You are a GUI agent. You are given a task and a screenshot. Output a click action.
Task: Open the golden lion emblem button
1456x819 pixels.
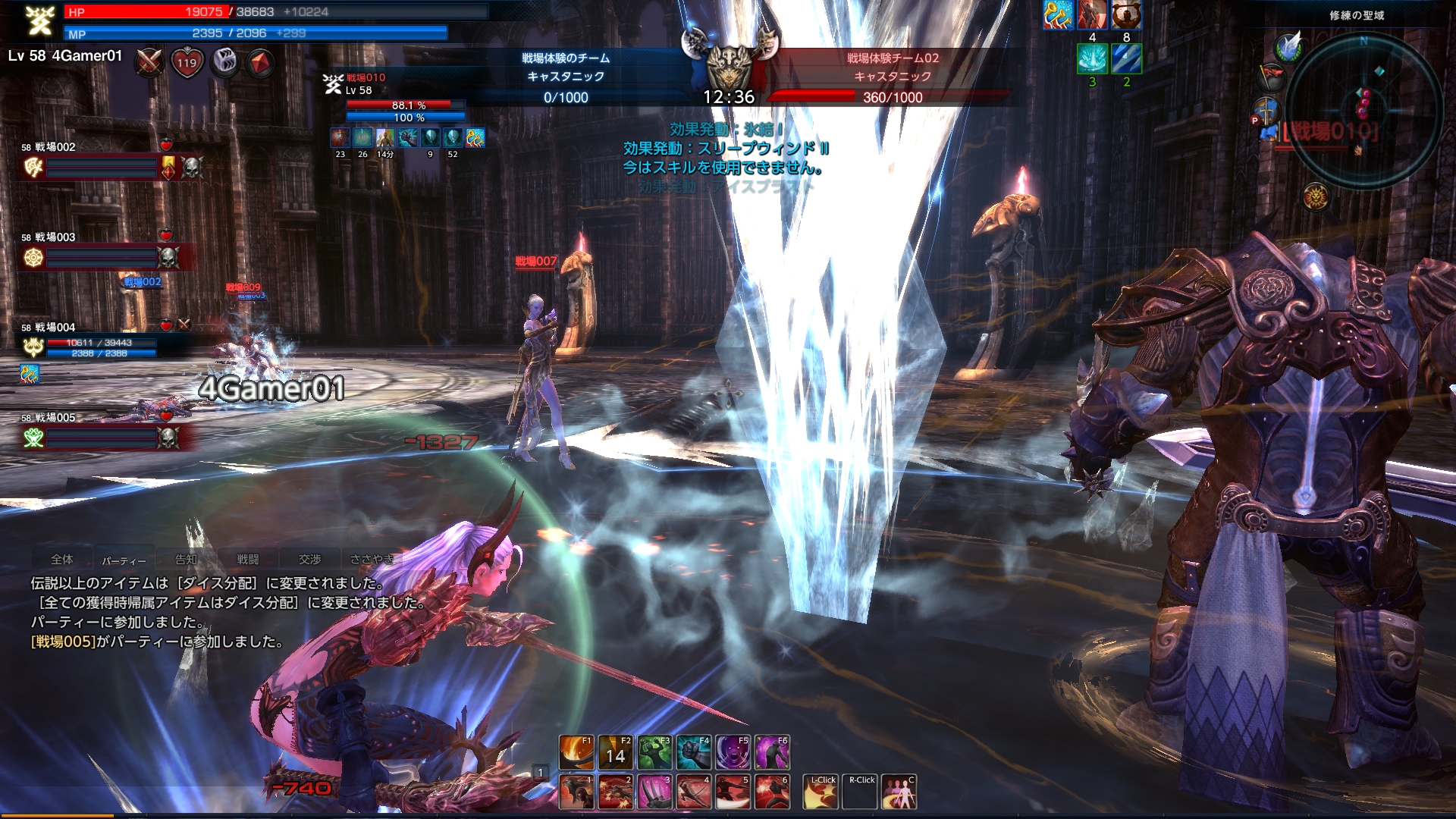tap(1316, 196)
